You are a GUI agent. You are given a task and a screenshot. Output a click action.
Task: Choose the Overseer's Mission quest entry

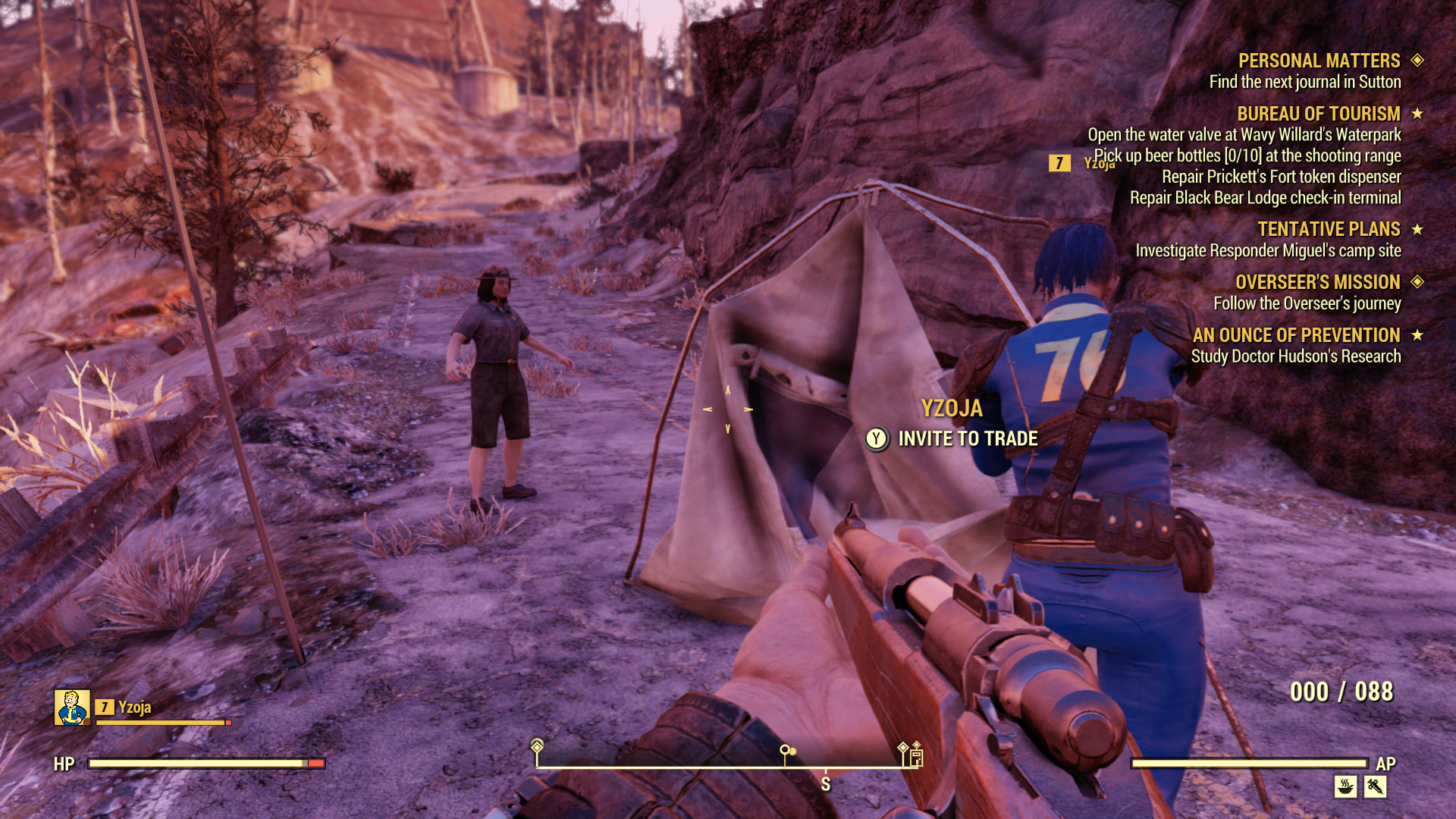tap(1317, 282)
